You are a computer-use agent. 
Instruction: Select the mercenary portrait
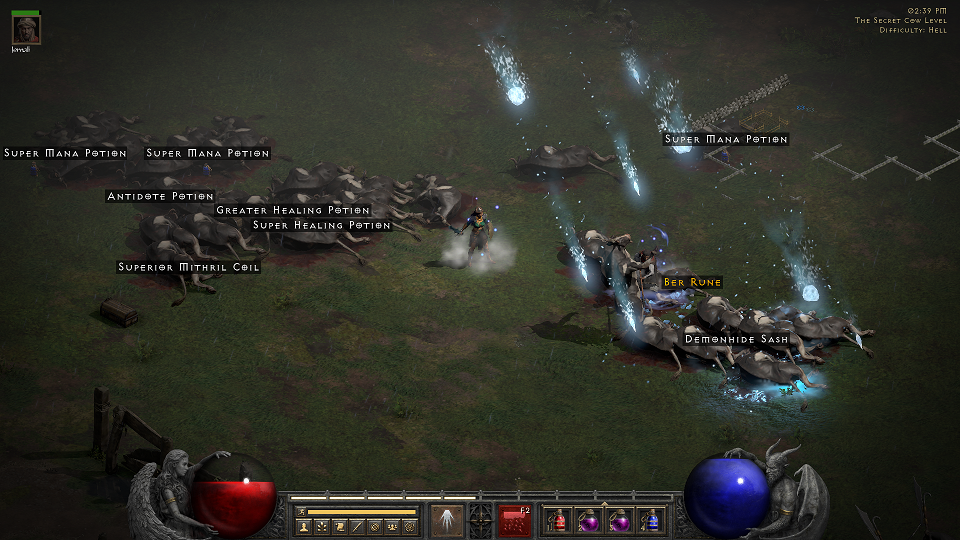coord(26,29)
